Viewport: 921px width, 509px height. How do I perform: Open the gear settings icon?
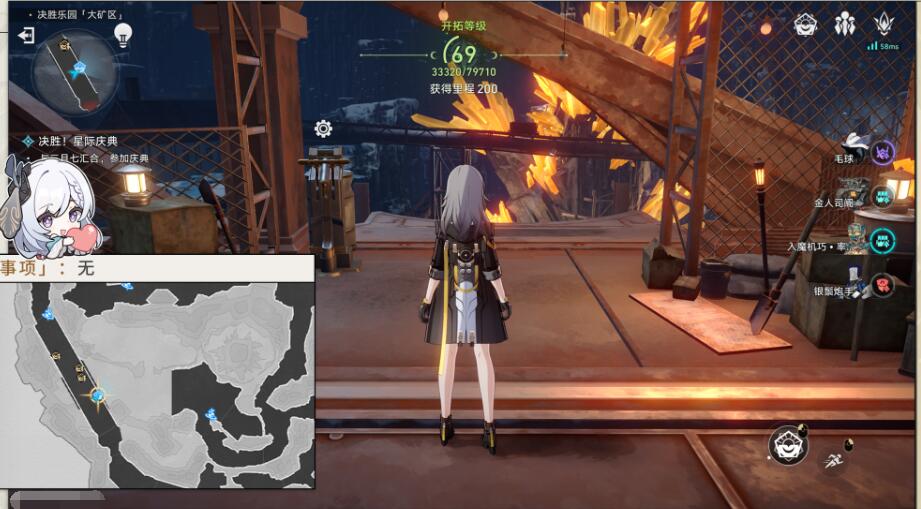tap(323, 128)
